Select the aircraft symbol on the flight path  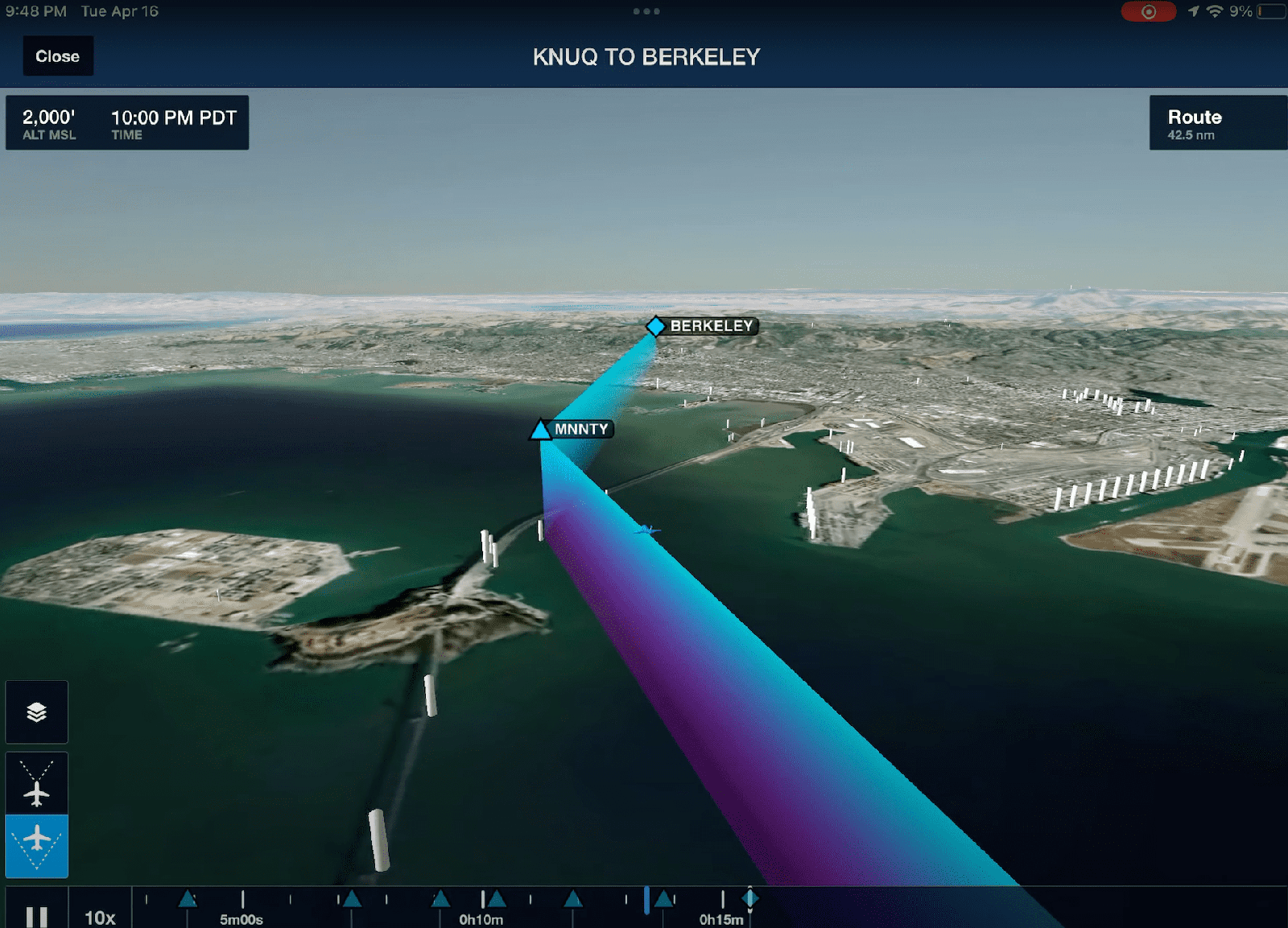coord(649,531)
